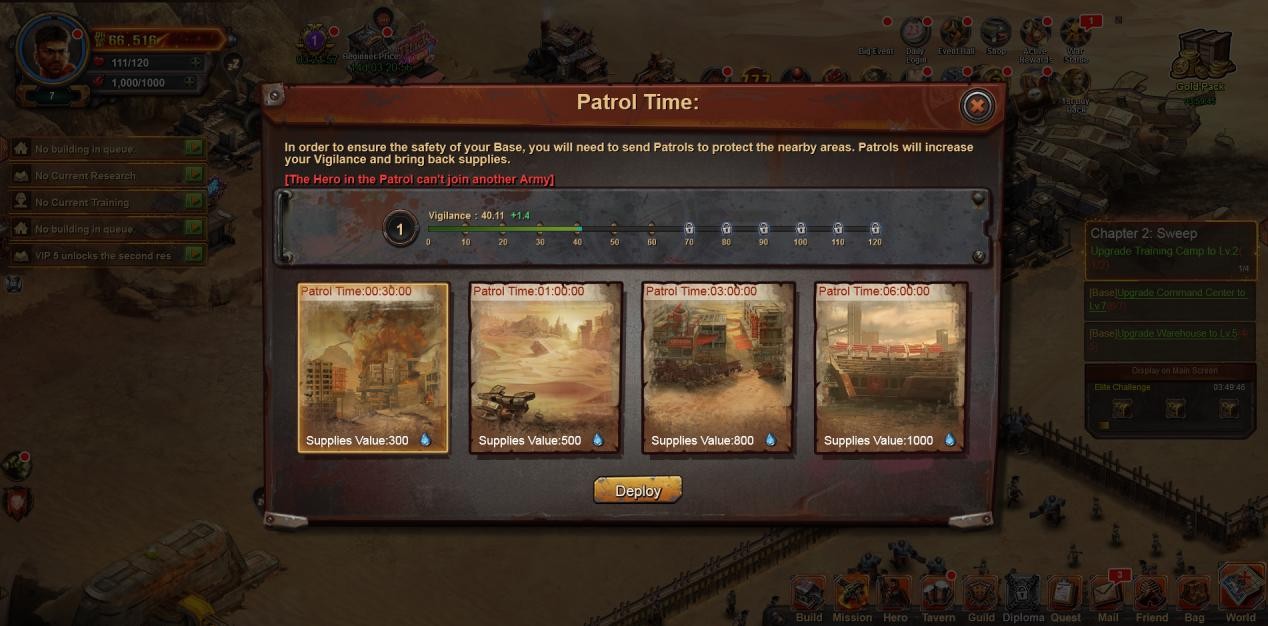The width and height of the screenshot is (1268, 626).
Task: Open the Mission menu
Action: 852,596
